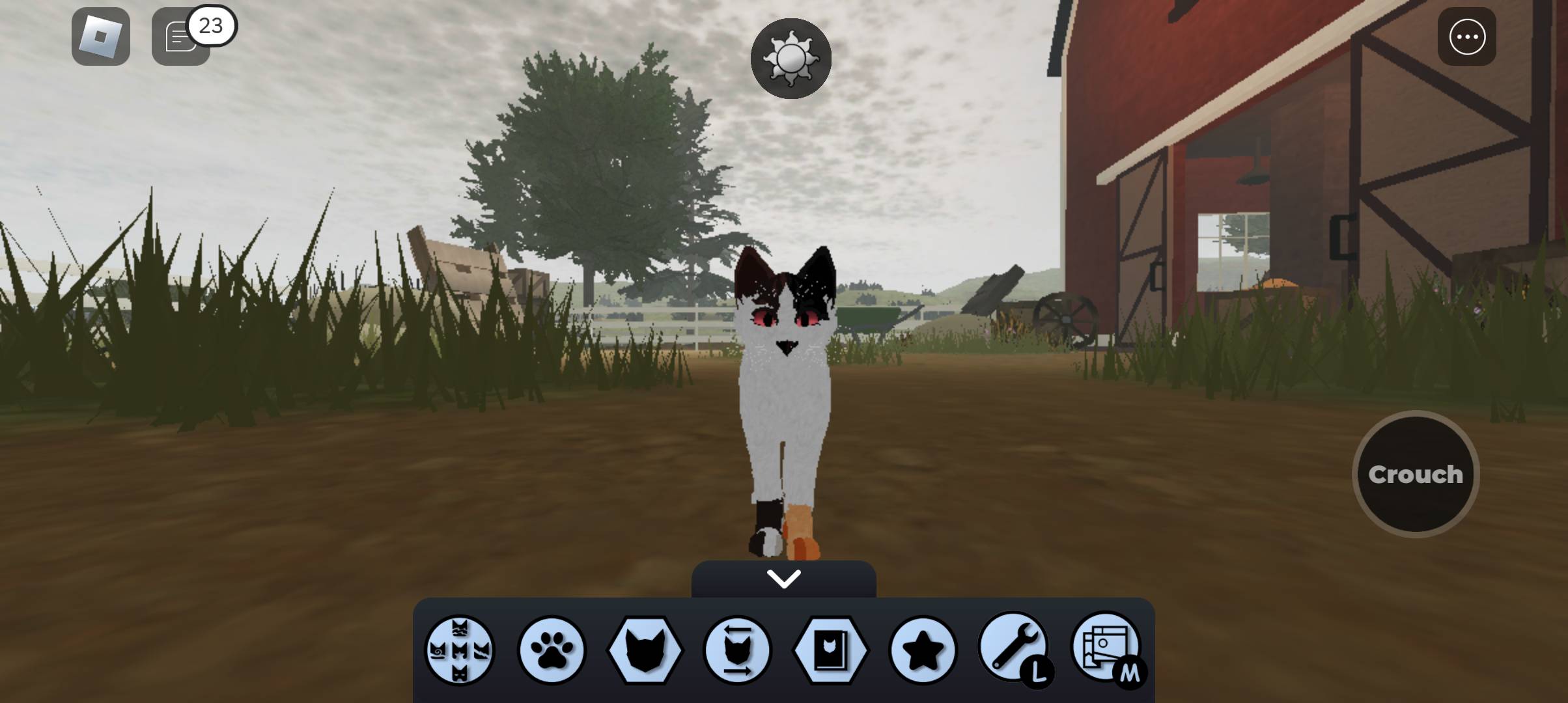The image size is (1568, 703).
Task: Collapse the toolbar with the down arrow
Action: (783, 579)
